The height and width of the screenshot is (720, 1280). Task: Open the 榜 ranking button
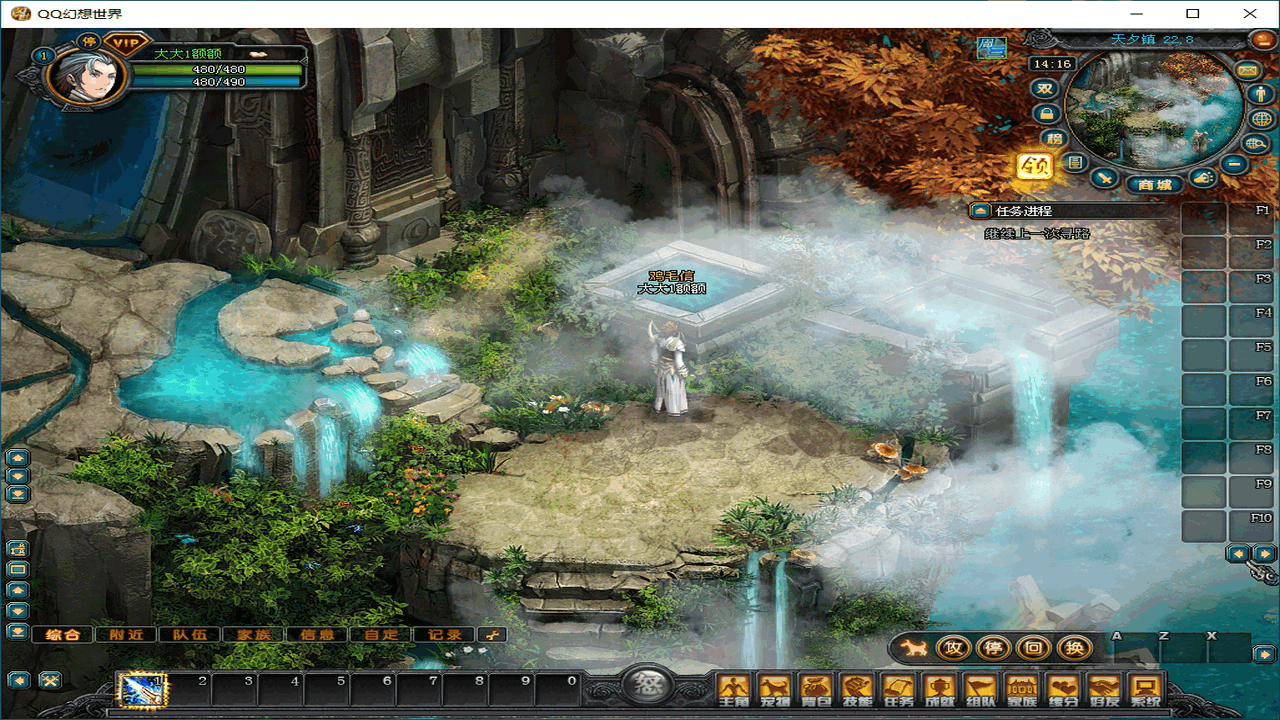pos(1051,138)
